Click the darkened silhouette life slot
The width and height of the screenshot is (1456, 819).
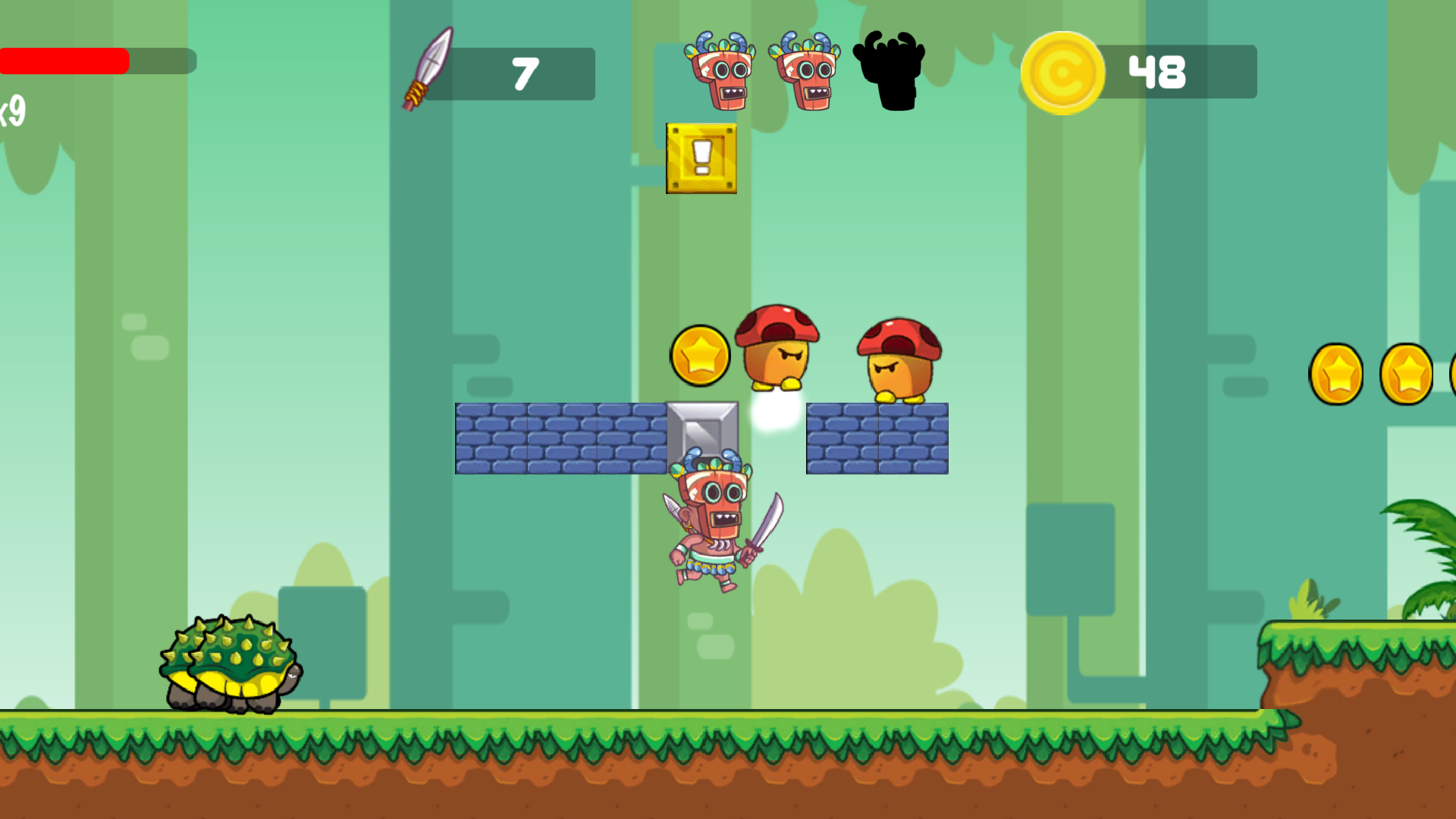[x=891, y=72]
